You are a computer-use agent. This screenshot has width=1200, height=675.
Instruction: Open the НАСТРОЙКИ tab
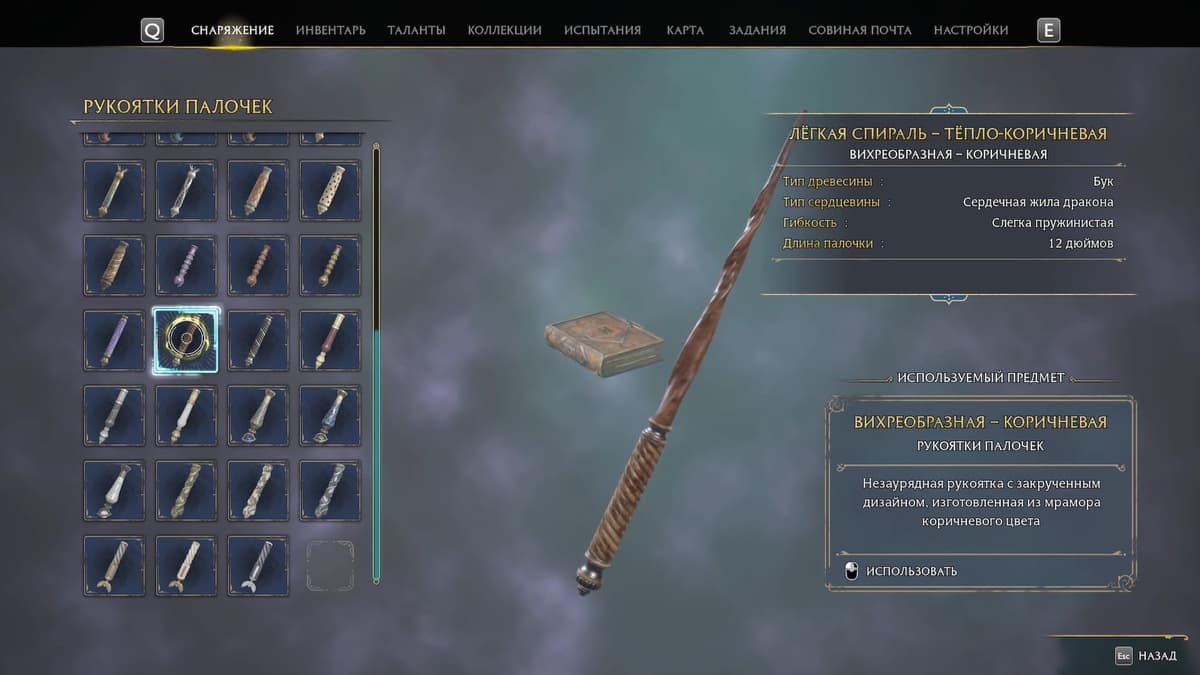[970, 30]
